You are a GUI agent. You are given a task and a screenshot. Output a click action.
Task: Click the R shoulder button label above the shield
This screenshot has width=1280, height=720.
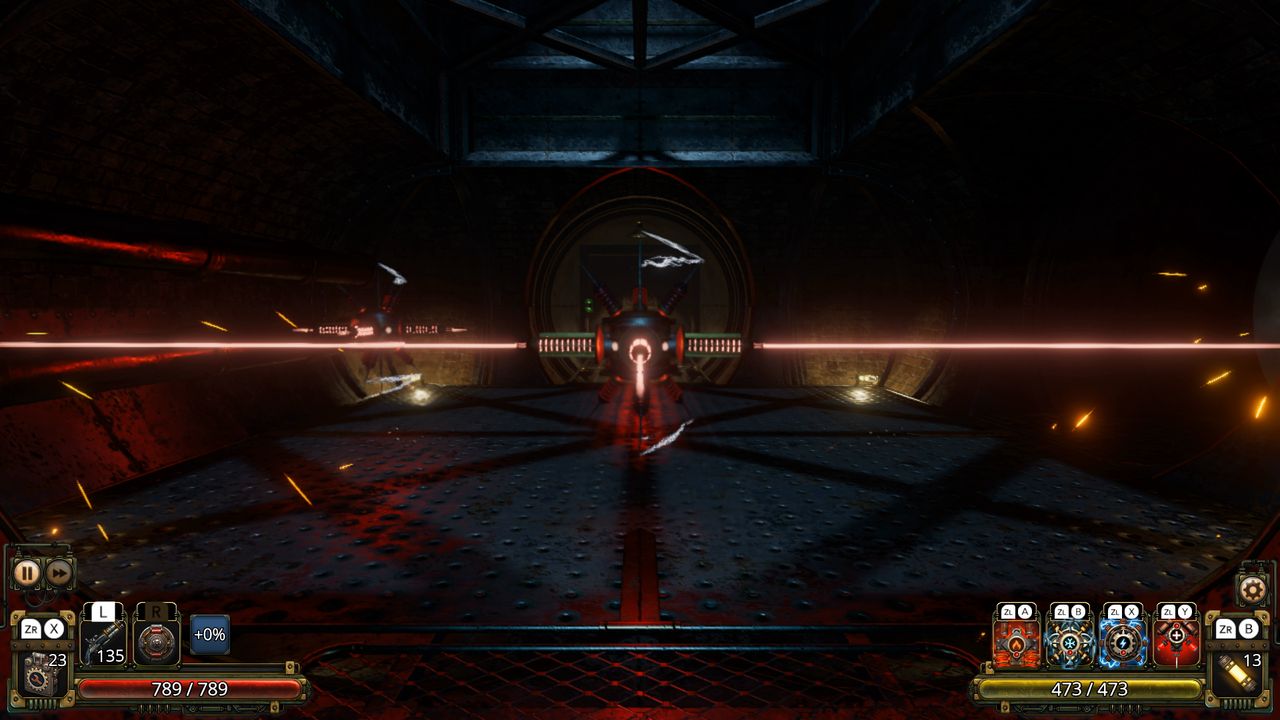(x=156, y=612)
